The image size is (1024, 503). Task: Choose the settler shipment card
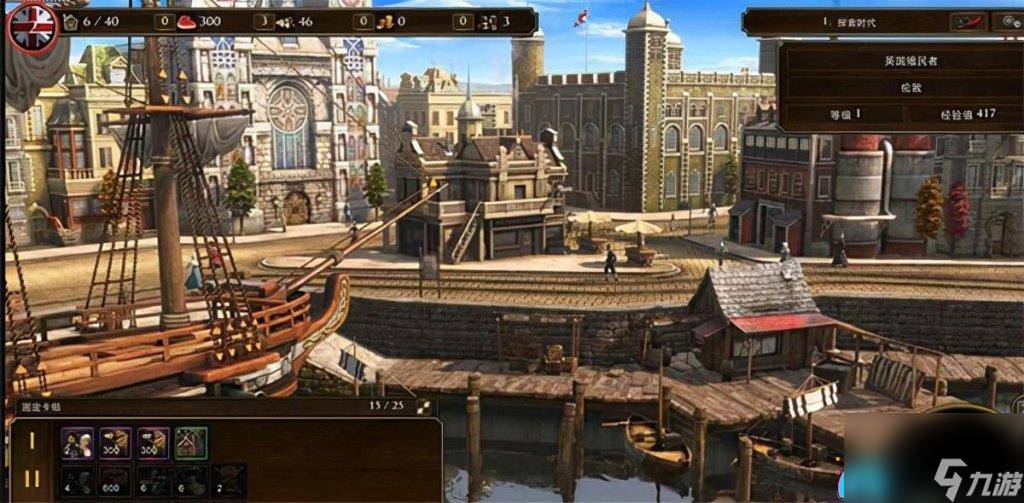pyautogui.click(x=77, y=443)
